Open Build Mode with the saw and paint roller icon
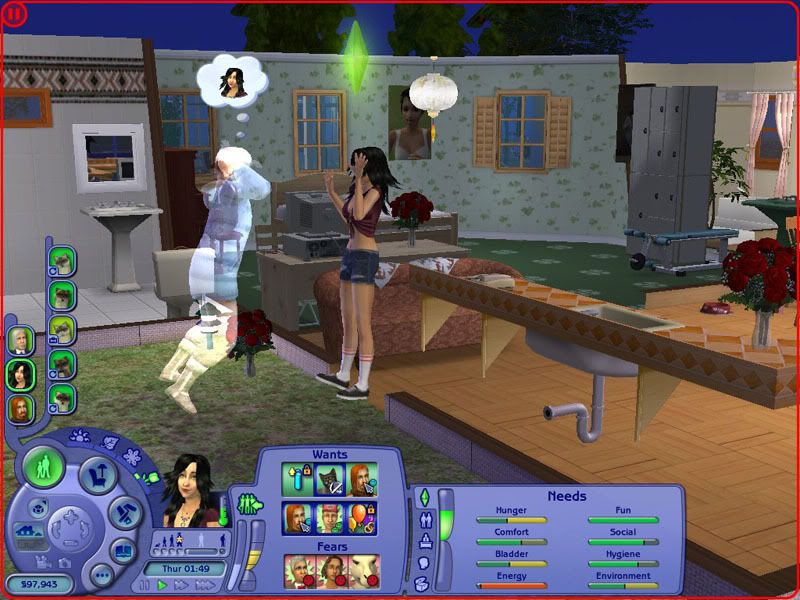The image size is (800, 600). (124, 513)
